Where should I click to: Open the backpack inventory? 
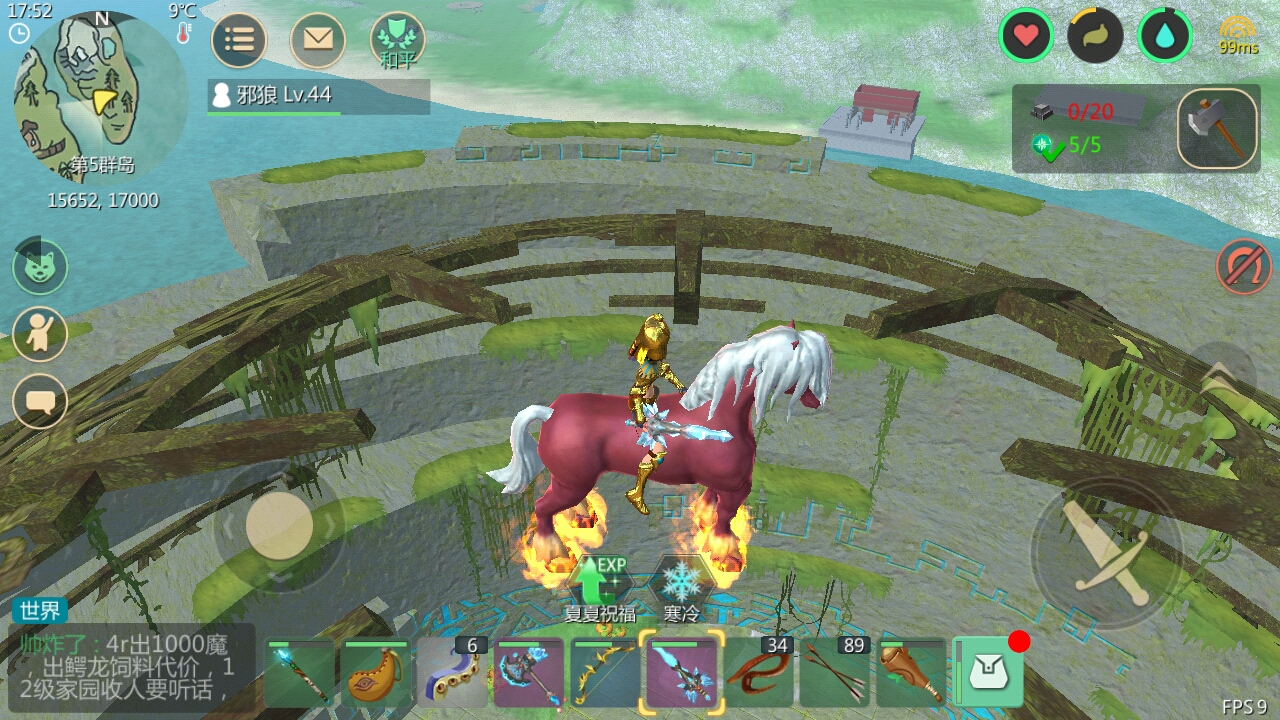point(989,674)
